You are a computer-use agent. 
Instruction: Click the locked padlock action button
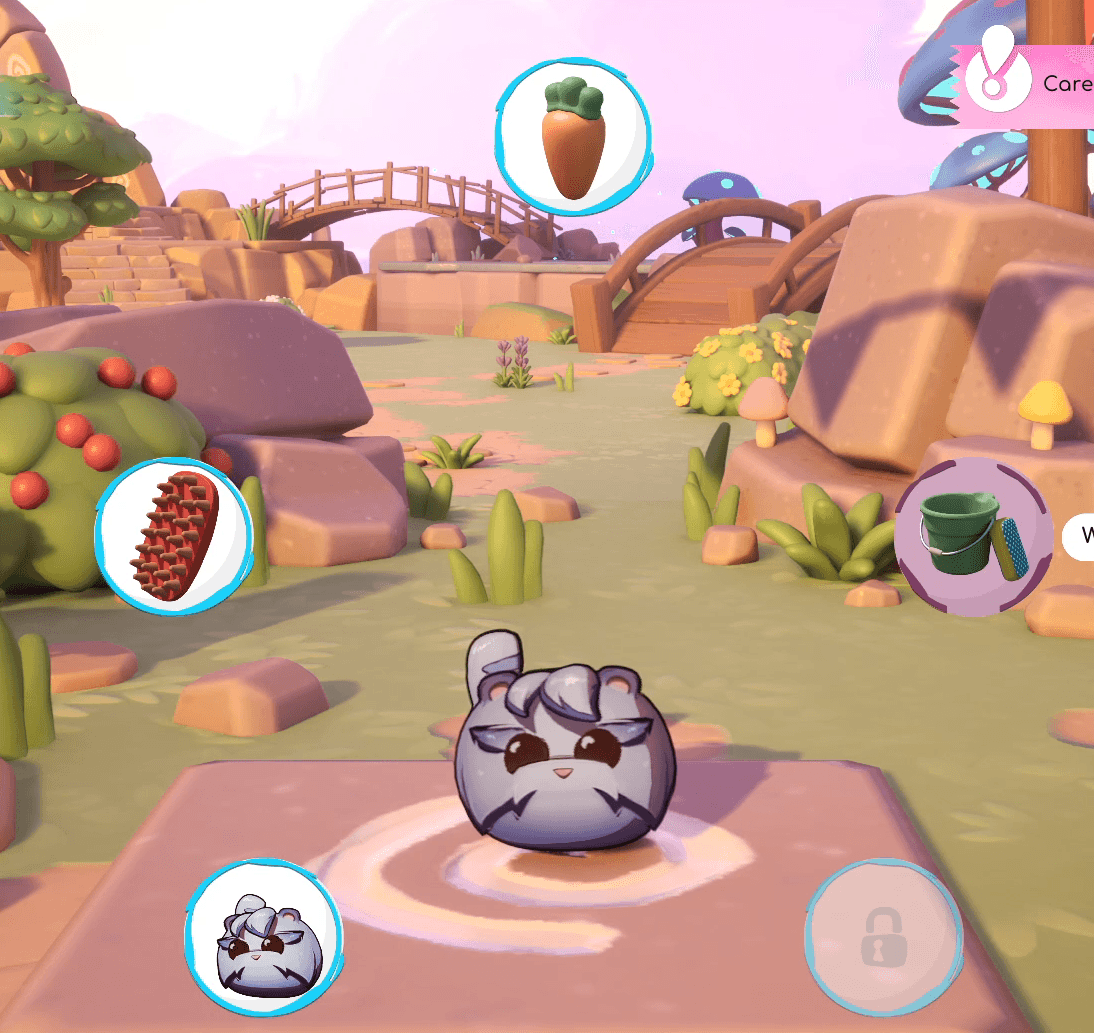(x=883, y=938)
